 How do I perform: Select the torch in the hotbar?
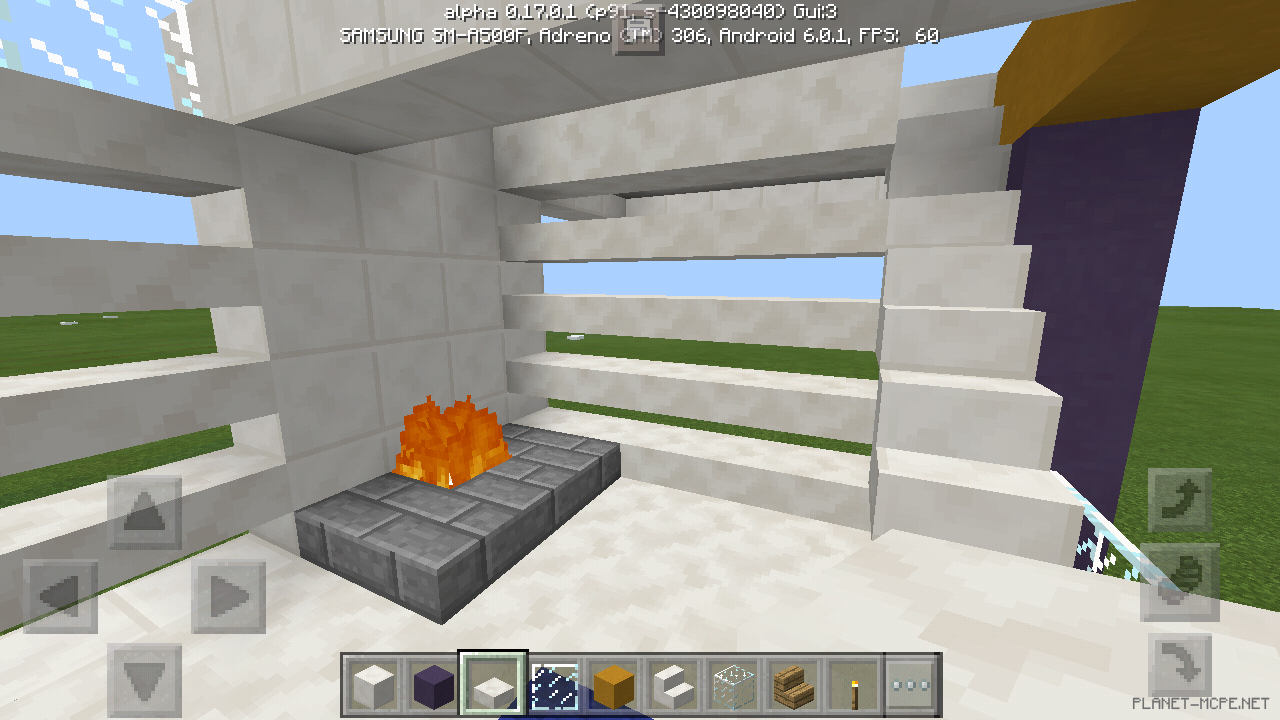852,681
